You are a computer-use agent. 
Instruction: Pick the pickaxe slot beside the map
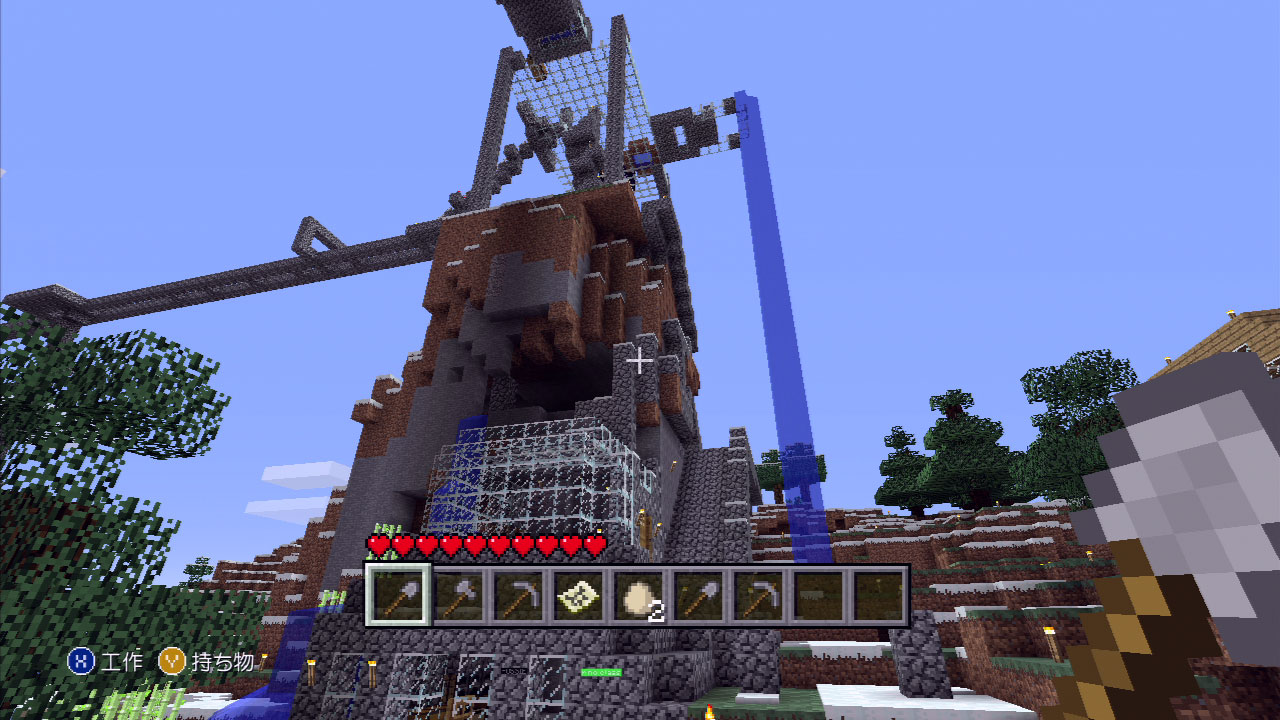point(518,596)
